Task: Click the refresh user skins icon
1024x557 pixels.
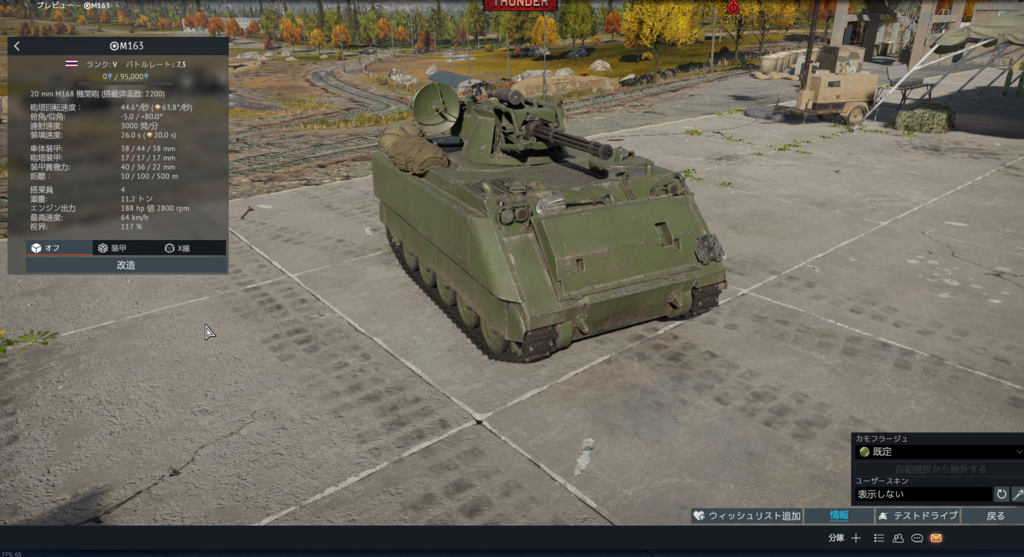Action: tap(1001, 494)
